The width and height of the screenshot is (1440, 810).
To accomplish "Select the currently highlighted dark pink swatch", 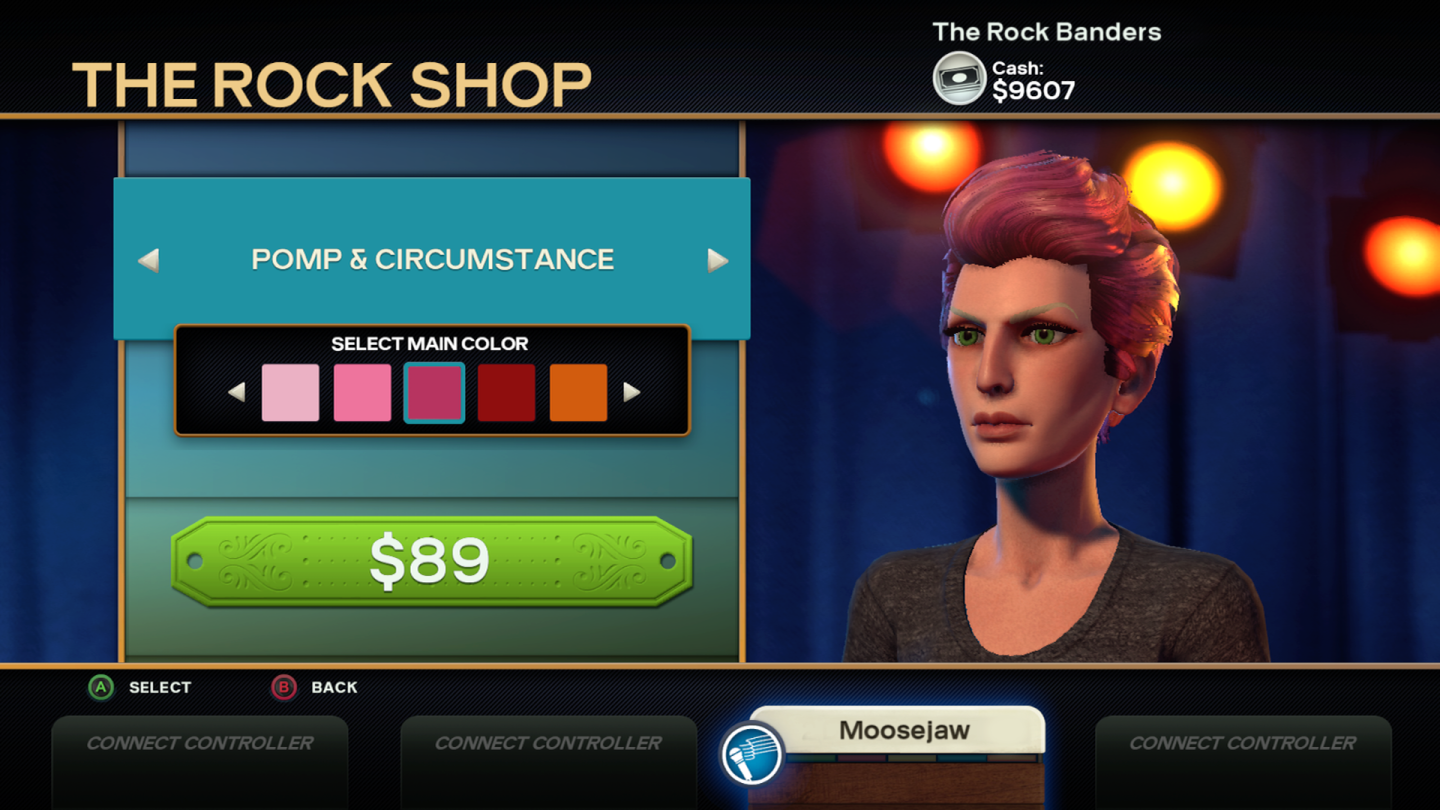I will (x=434, y=391).
